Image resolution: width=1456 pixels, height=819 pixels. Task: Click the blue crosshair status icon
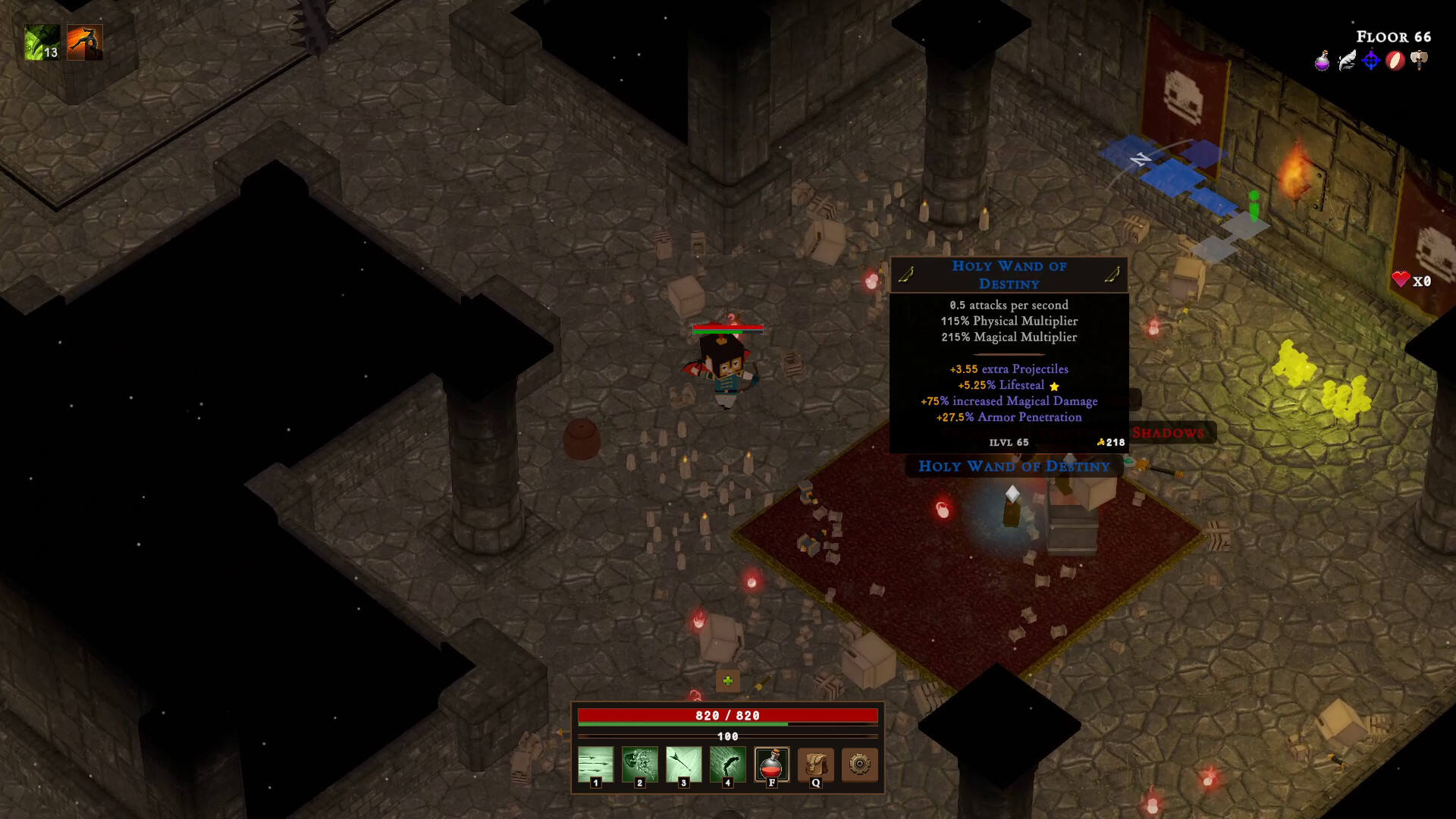coord(1371,61)
